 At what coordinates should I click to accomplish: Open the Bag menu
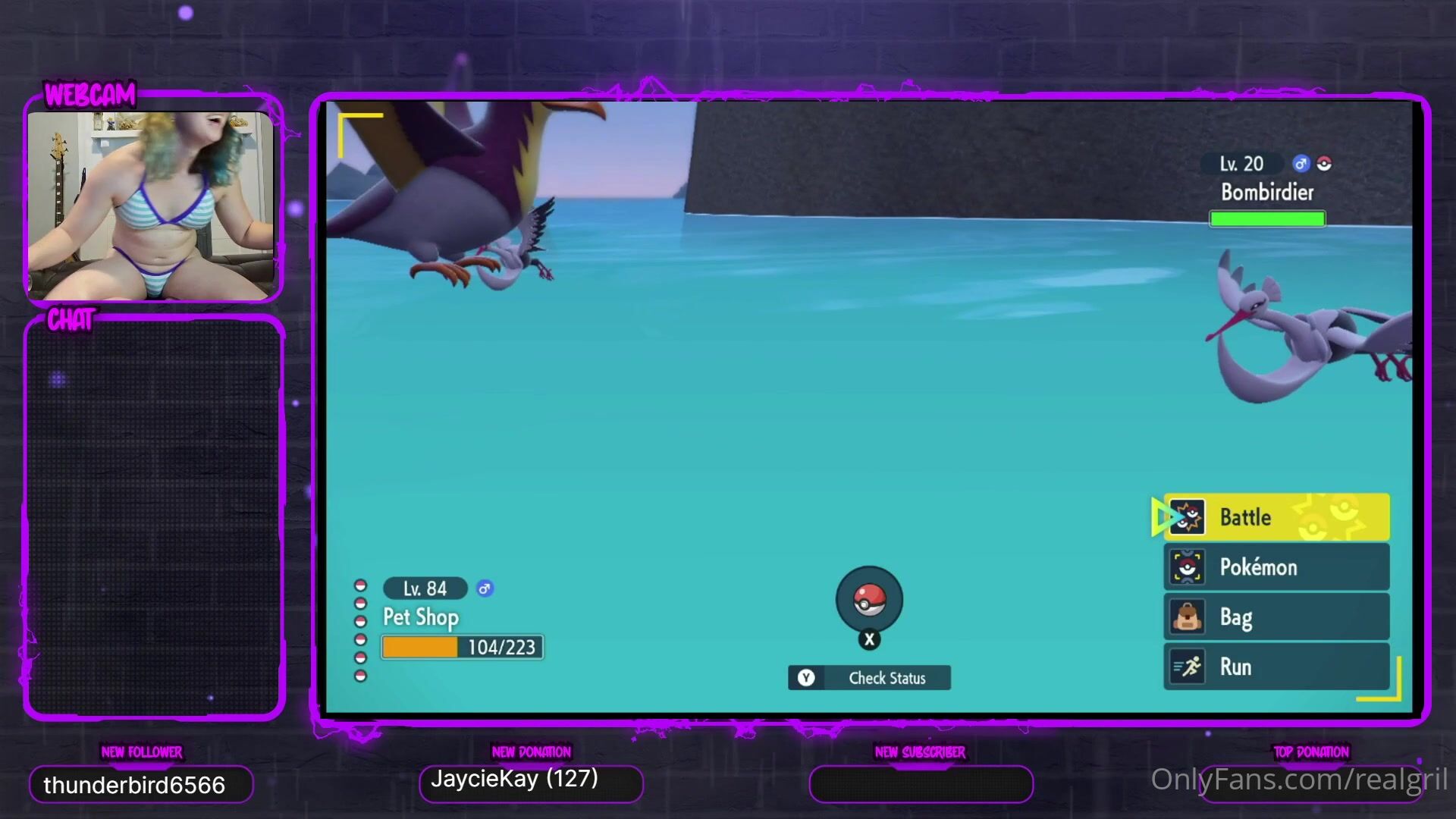point(1276,617)
